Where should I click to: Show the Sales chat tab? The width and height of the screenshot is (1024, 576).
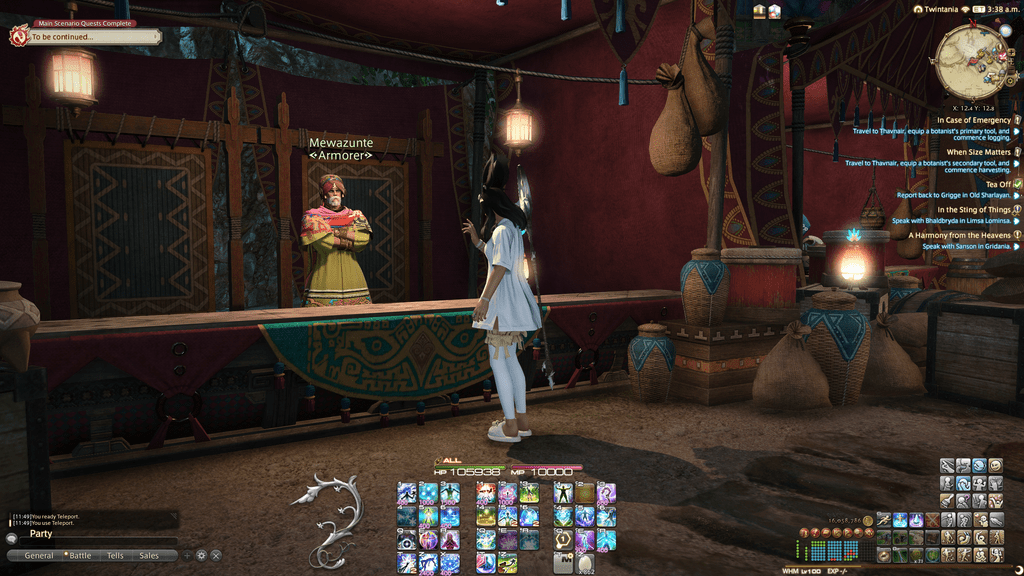tap(149, 555)
